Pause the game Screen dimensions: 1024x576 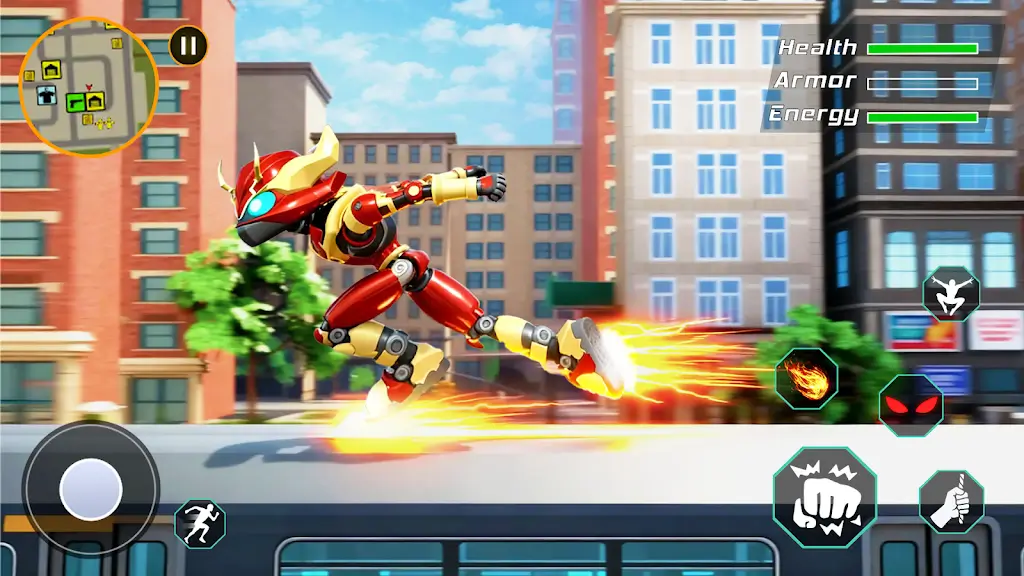(188, 45)
